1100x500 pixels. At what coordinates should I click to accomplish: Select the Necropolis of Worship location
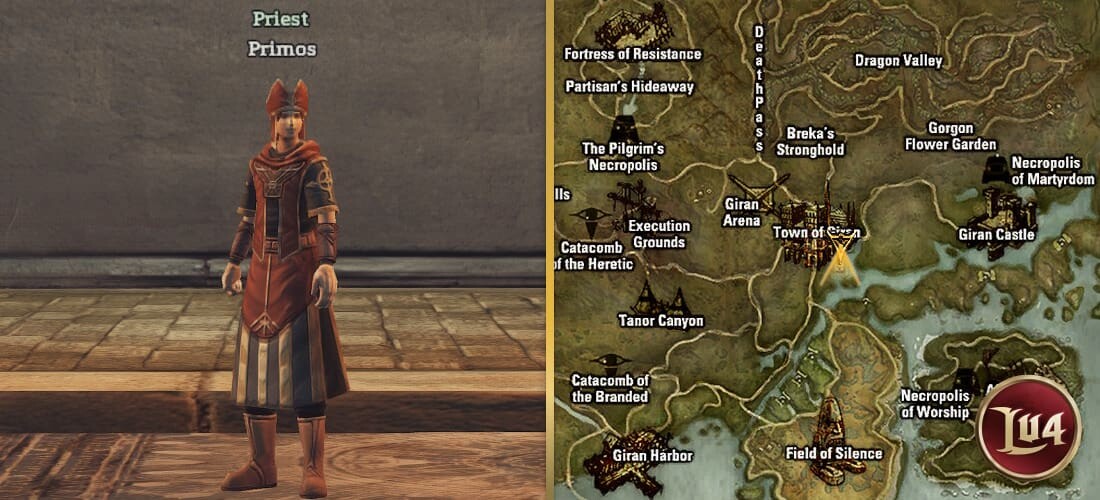click(x=934, y=403)
